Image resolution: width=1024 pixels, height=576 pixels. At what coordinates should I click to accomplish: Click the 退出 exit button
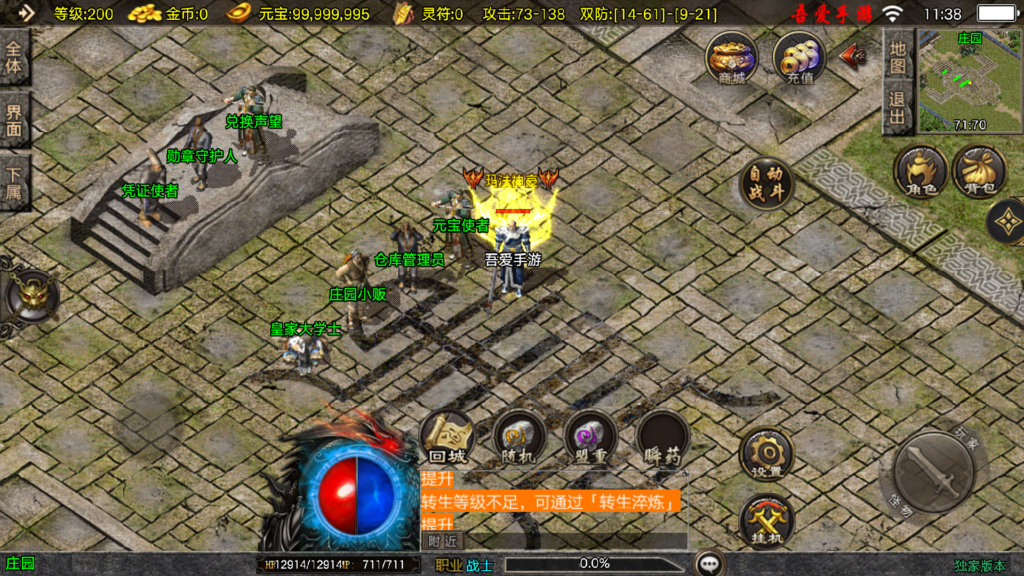pyautogui.click(x=898, y=109)
